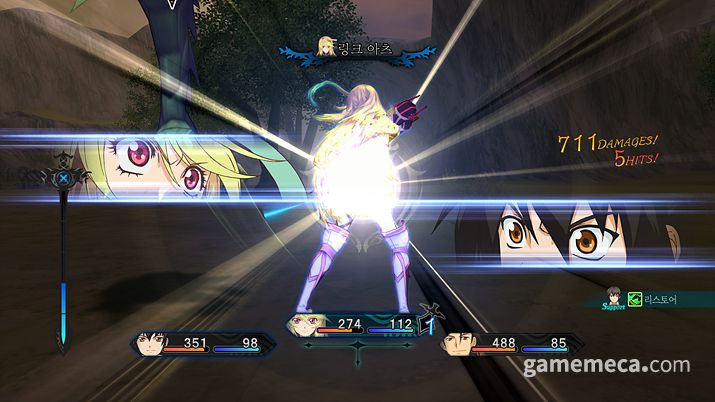The width and height of the screenshot is (715, 402).
Task: Select the brown-haired man's party portrait
Action: click(x=459, y=345)
